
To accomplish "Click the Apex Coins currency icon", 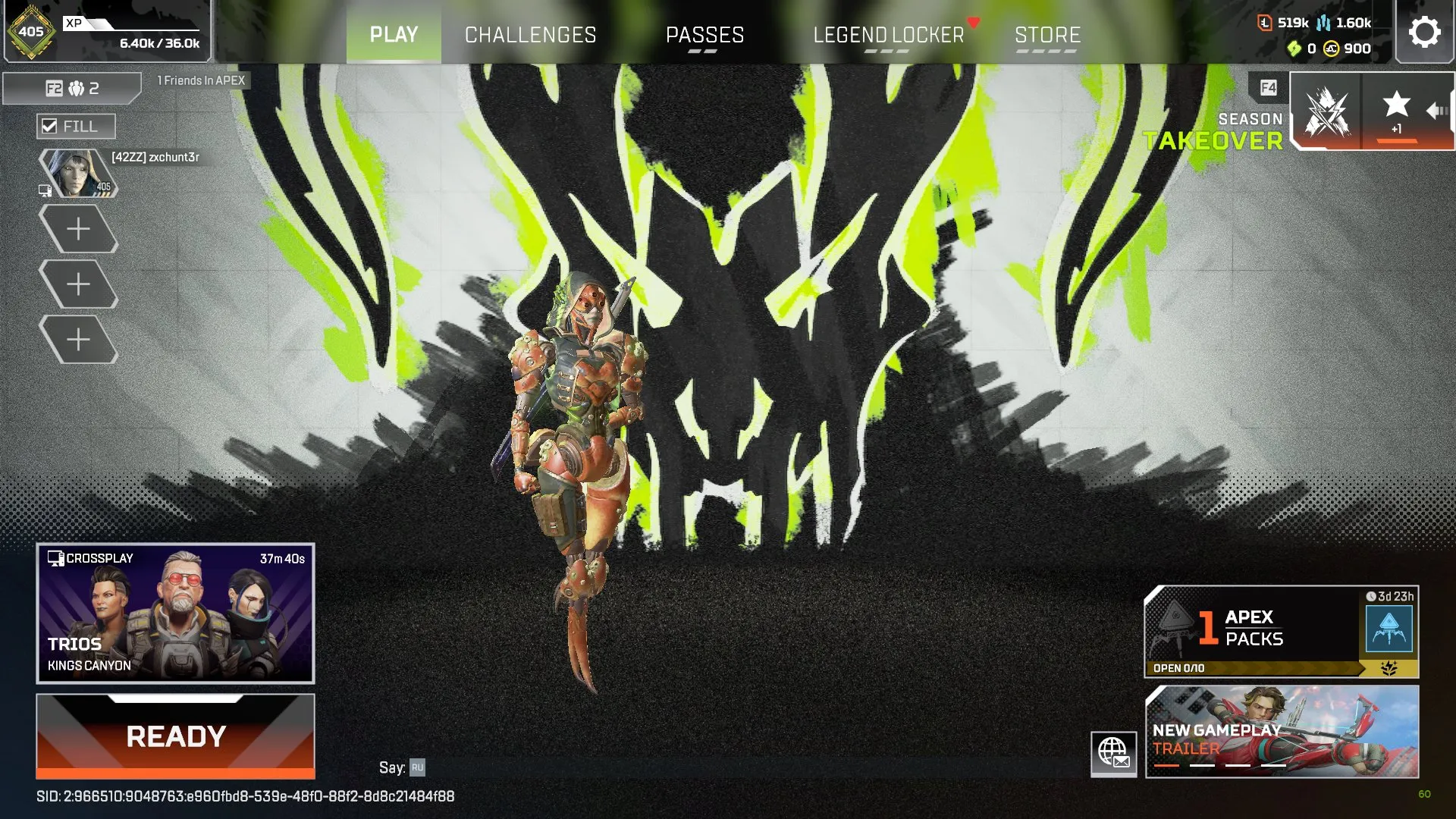I will 1329,49.
